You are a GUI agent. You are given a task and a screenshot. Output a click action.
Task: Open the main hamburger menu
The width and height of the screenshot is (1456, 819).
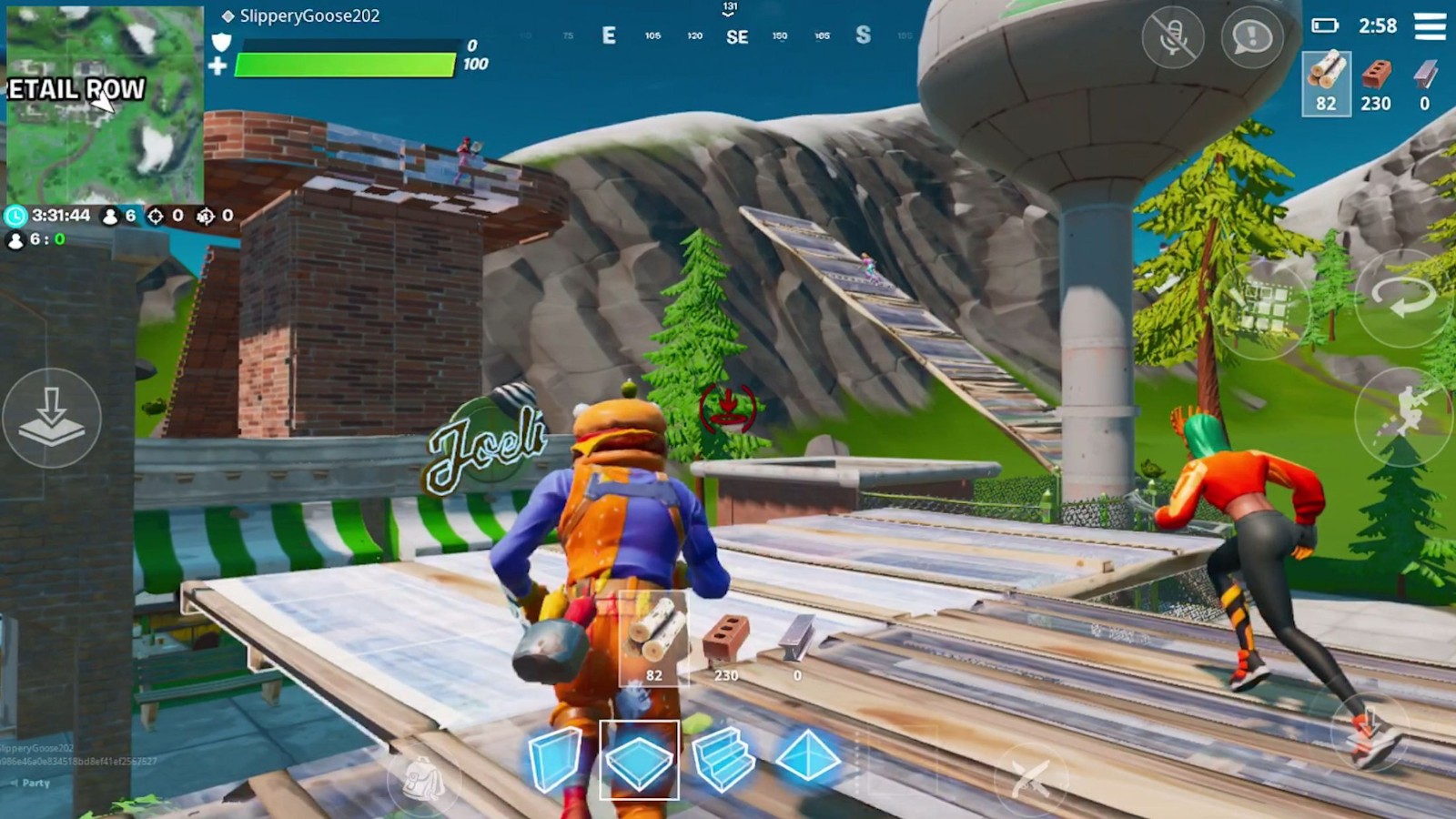tap(1429, 25)
